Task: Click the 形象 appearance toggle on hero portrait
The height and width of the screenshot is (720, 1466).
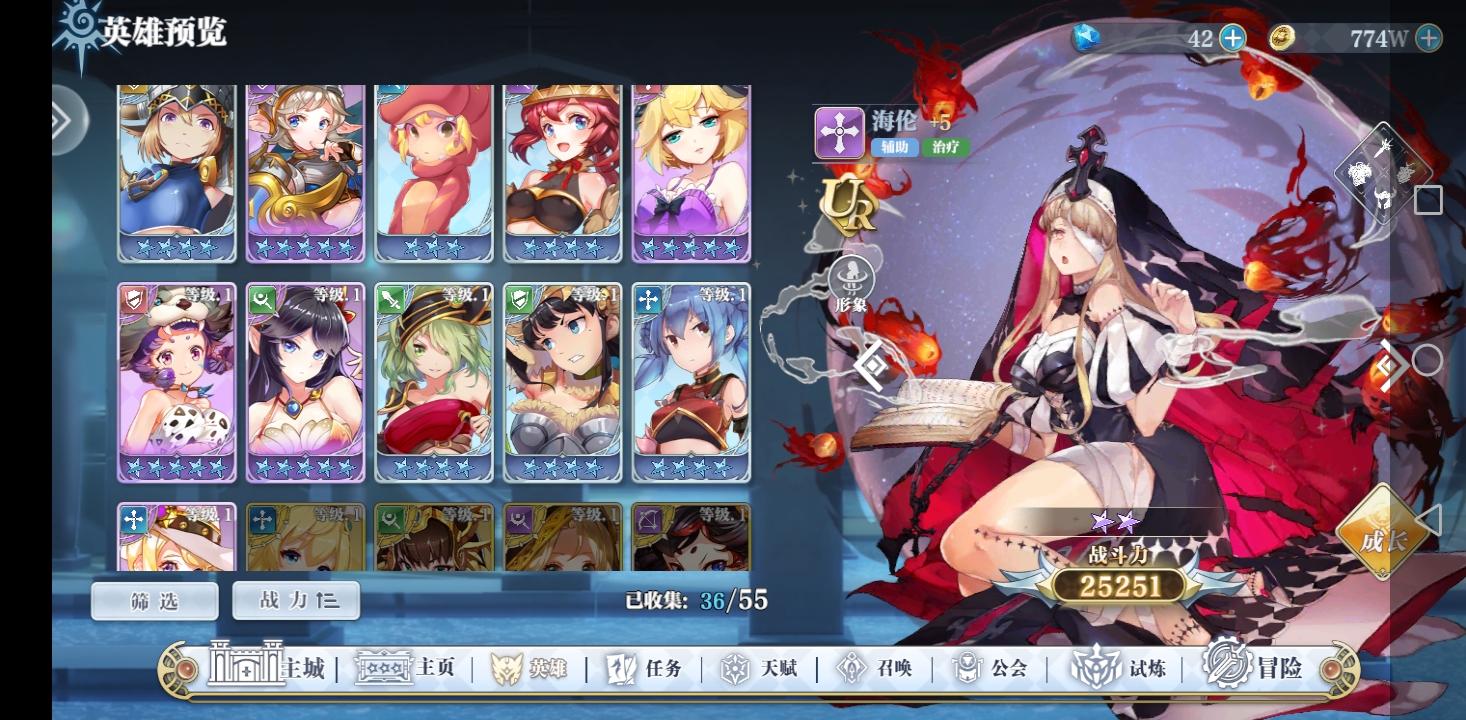Action: (x=853, y=278)
